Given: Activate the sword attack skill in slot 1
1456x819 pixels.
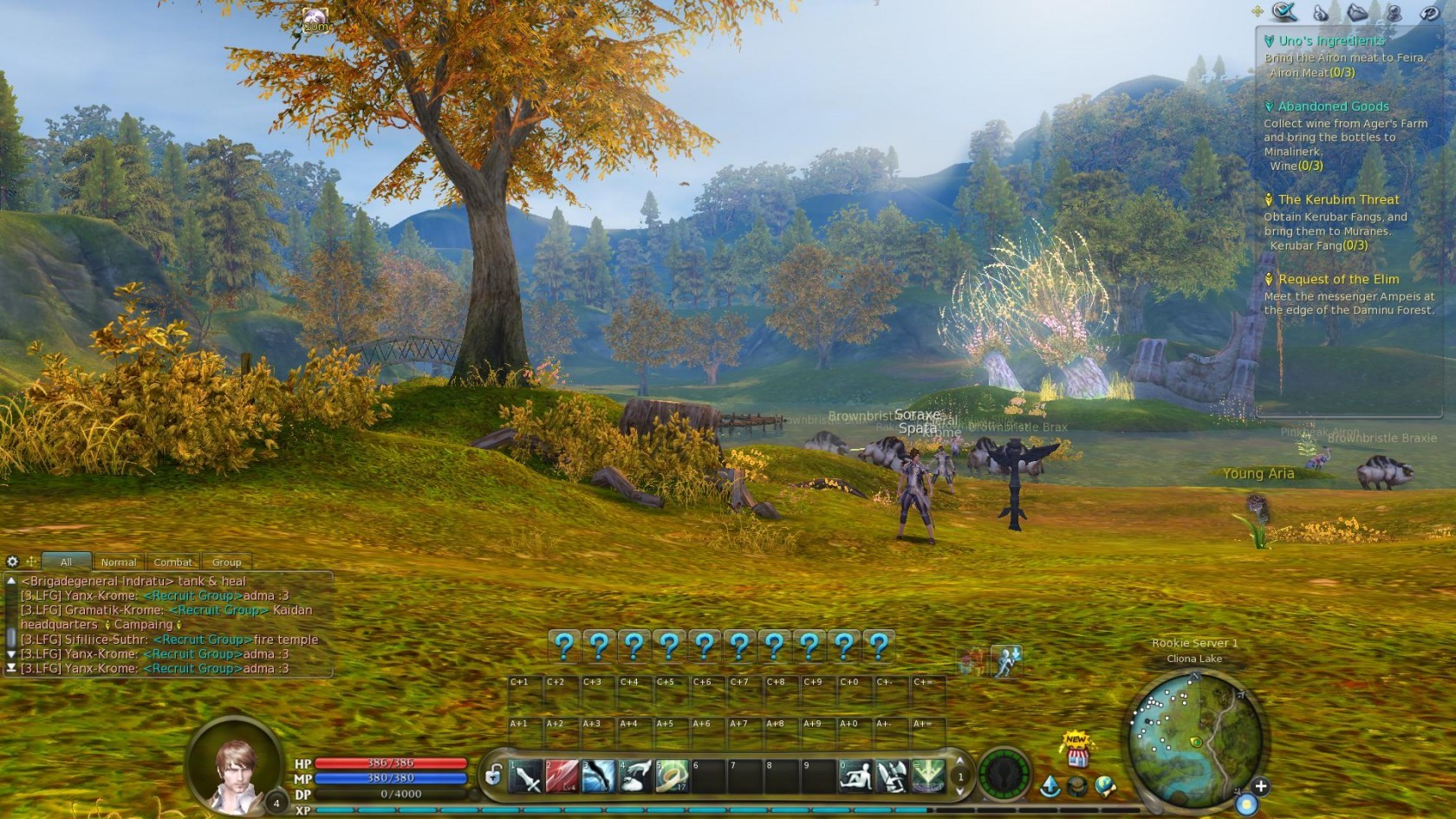Looking at the screenshot, I should point(526,777).
